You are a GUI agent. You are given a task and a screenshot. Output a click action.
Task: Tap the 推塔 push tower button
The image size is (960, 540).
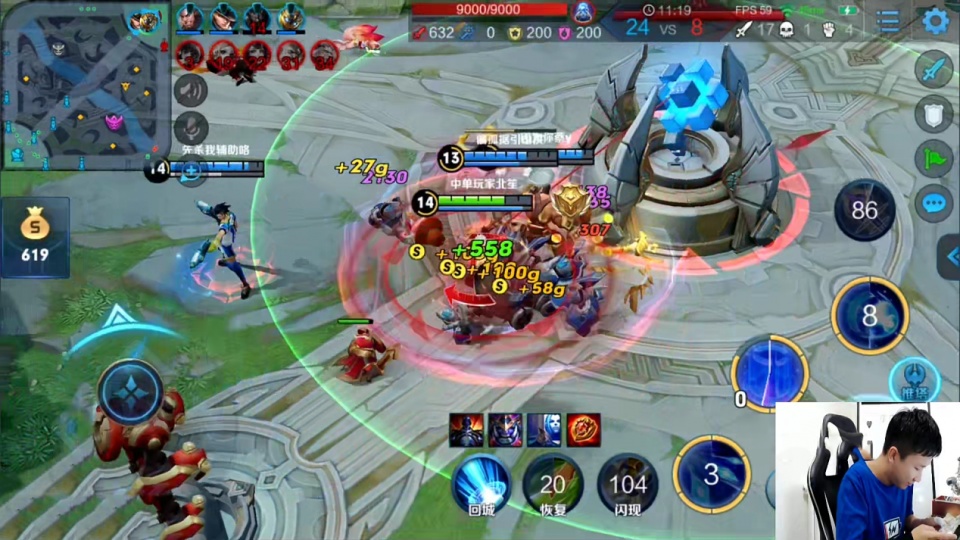pyautogui.click(x=914, y=381)
